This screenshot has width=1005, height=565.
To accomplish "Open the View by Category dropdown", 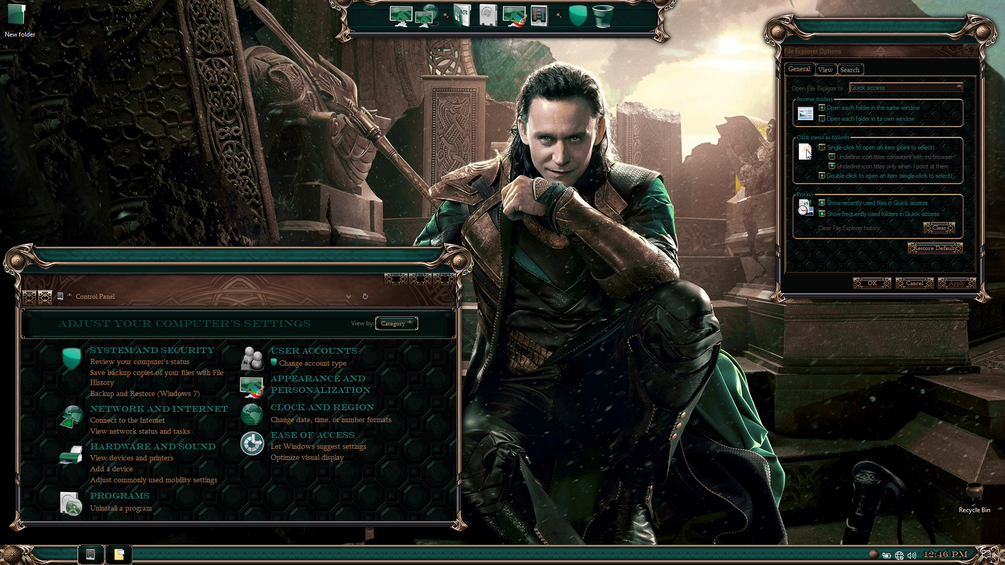I will pos(396,323).
